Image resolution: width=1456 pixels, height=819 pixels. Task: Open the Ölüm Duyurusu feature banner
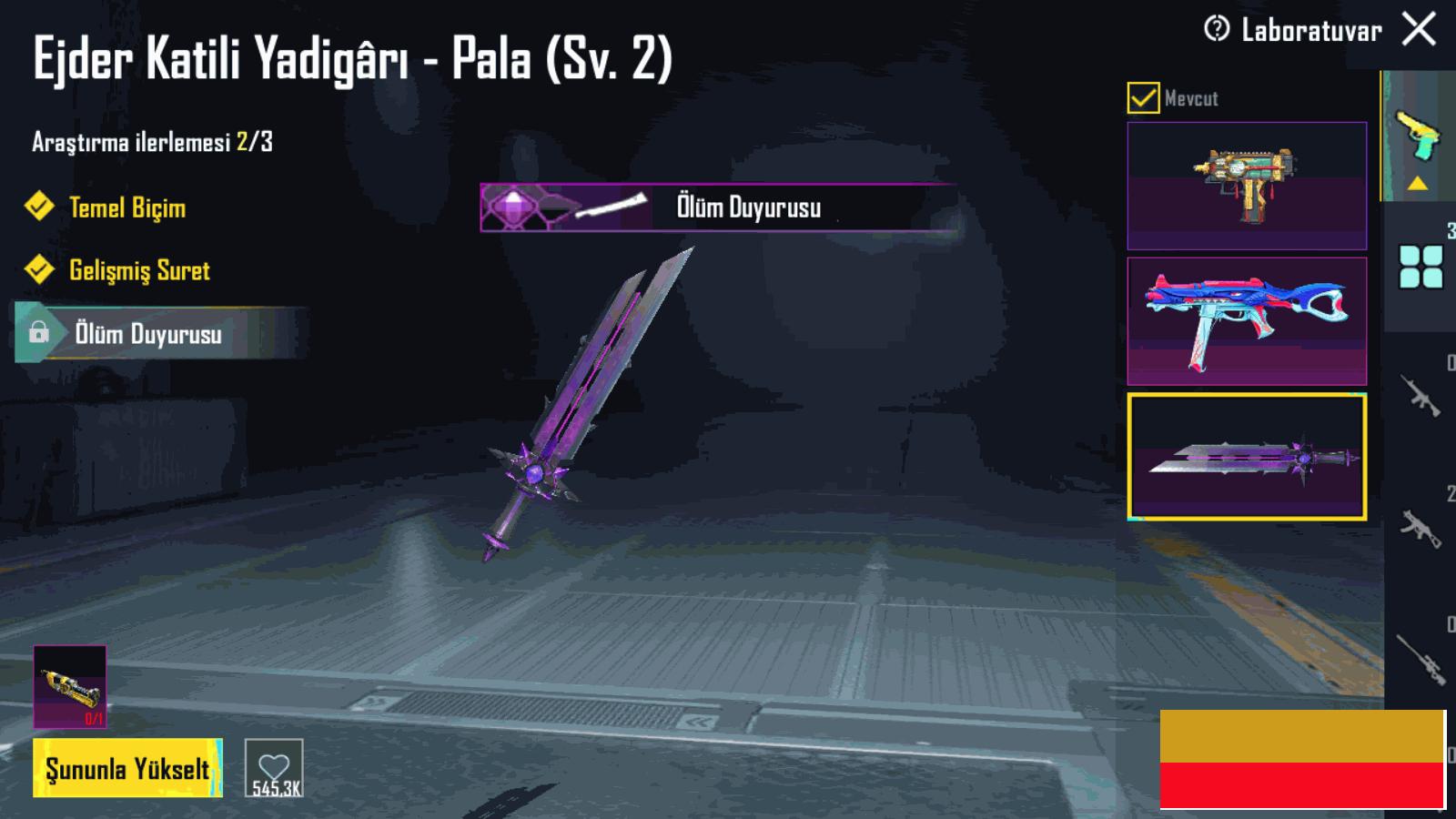717,207
